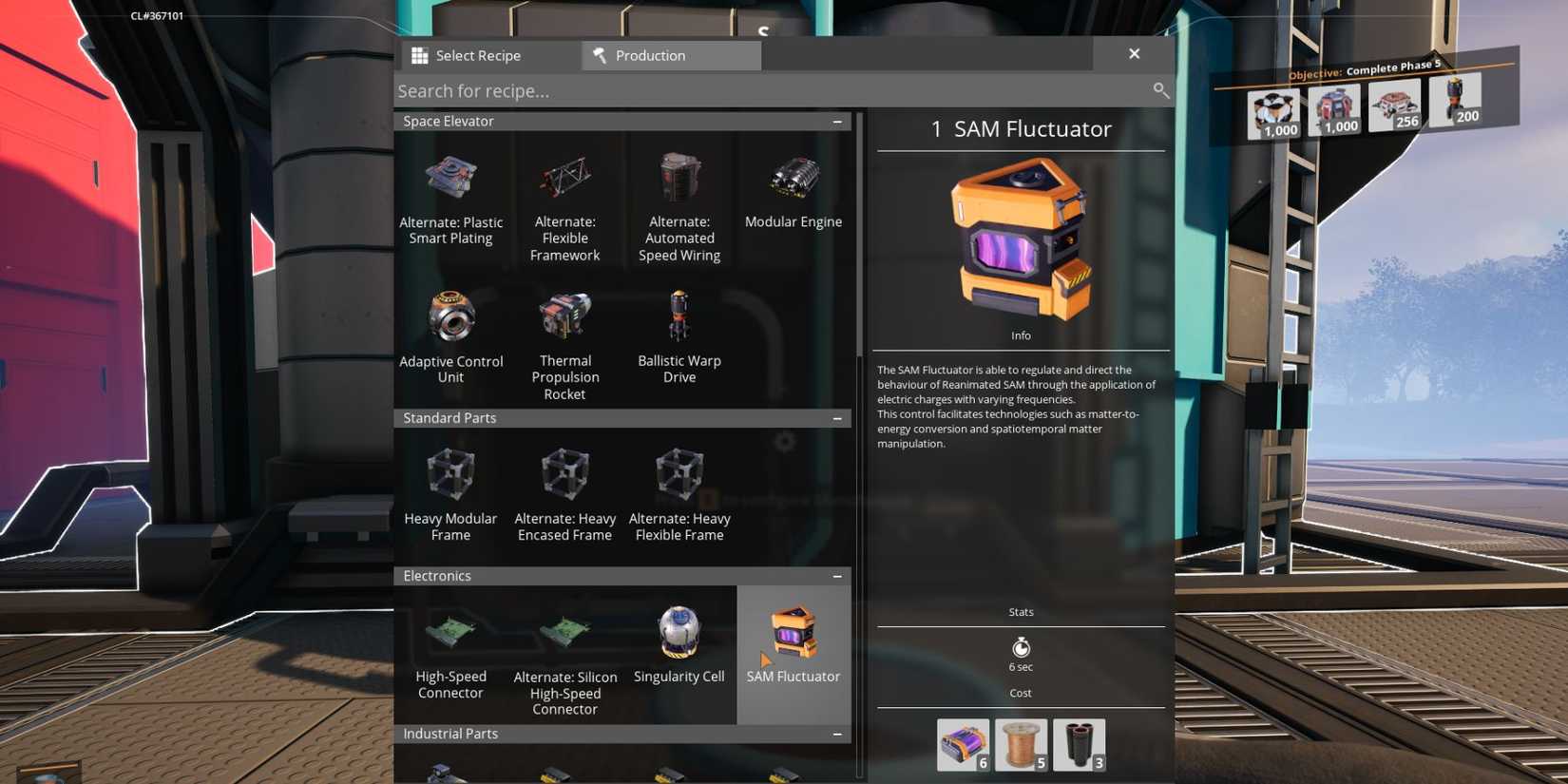Switch to the Select Recipe tab
Screen dimensions: 1568x784
tap(478, 55)
